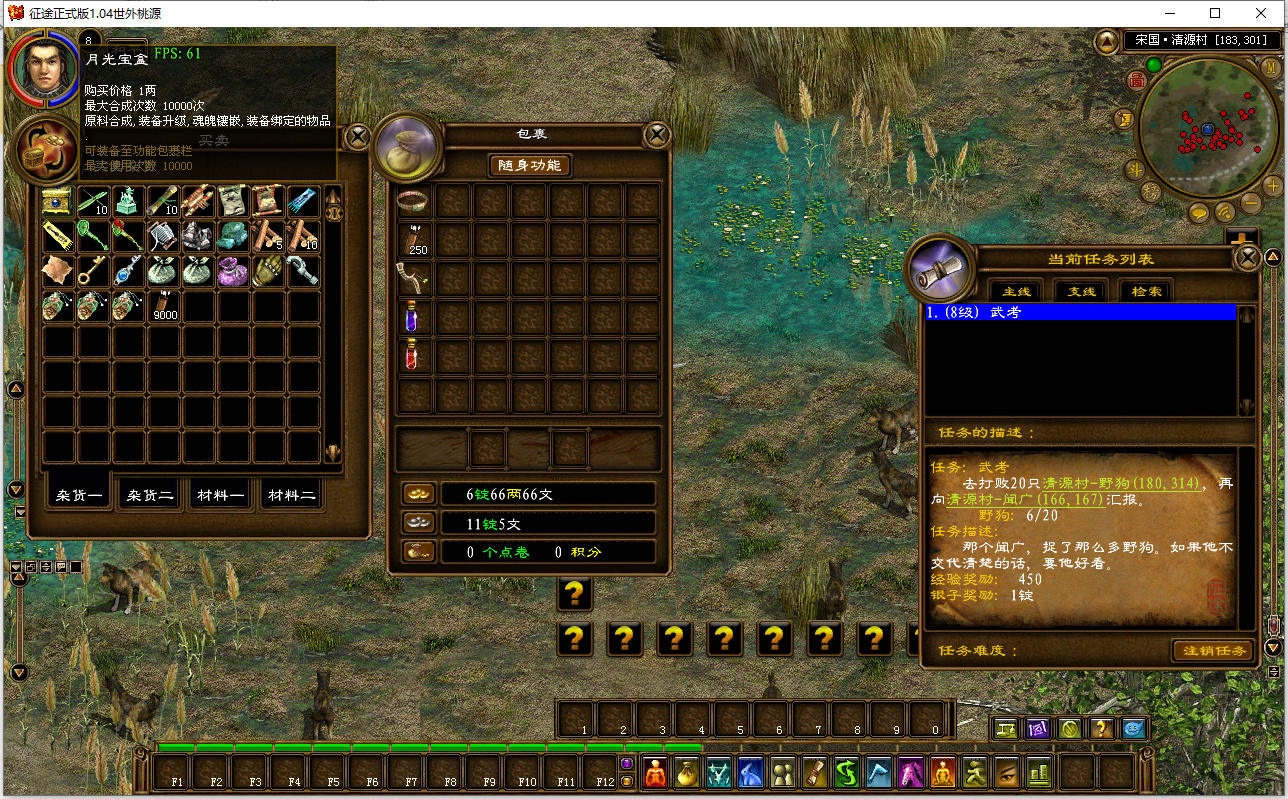Maximize the game window

tap(1215, 13)
